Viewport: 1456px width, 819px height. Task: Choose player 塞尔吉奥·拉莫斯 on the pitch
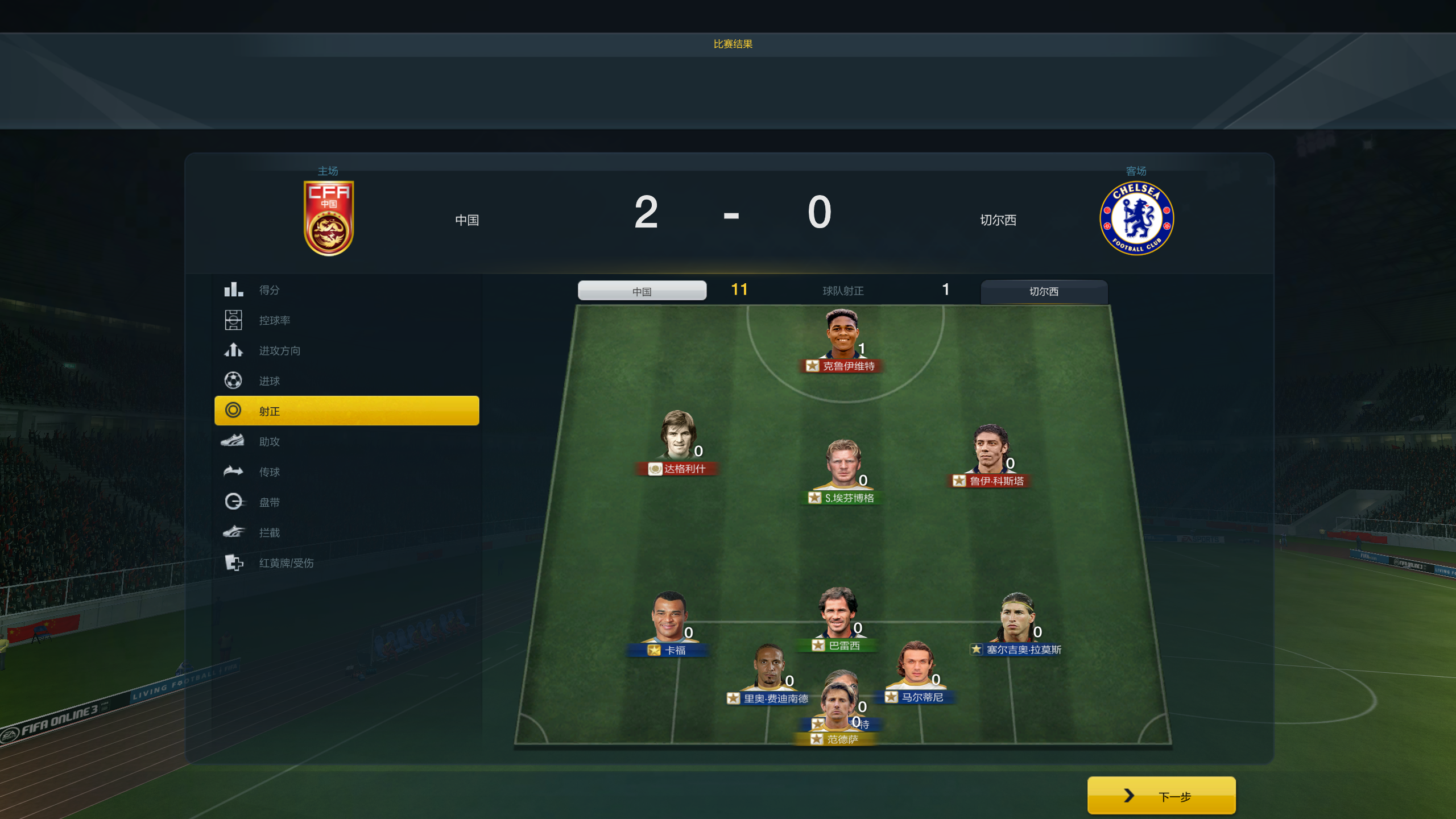click(1017, 619)
